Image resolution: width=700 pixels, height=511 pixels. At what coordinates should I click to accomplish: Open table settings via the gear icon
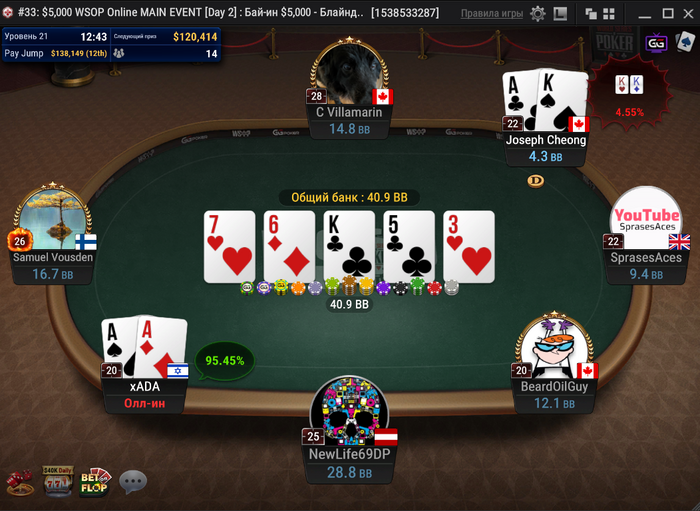tap(538, 14)
